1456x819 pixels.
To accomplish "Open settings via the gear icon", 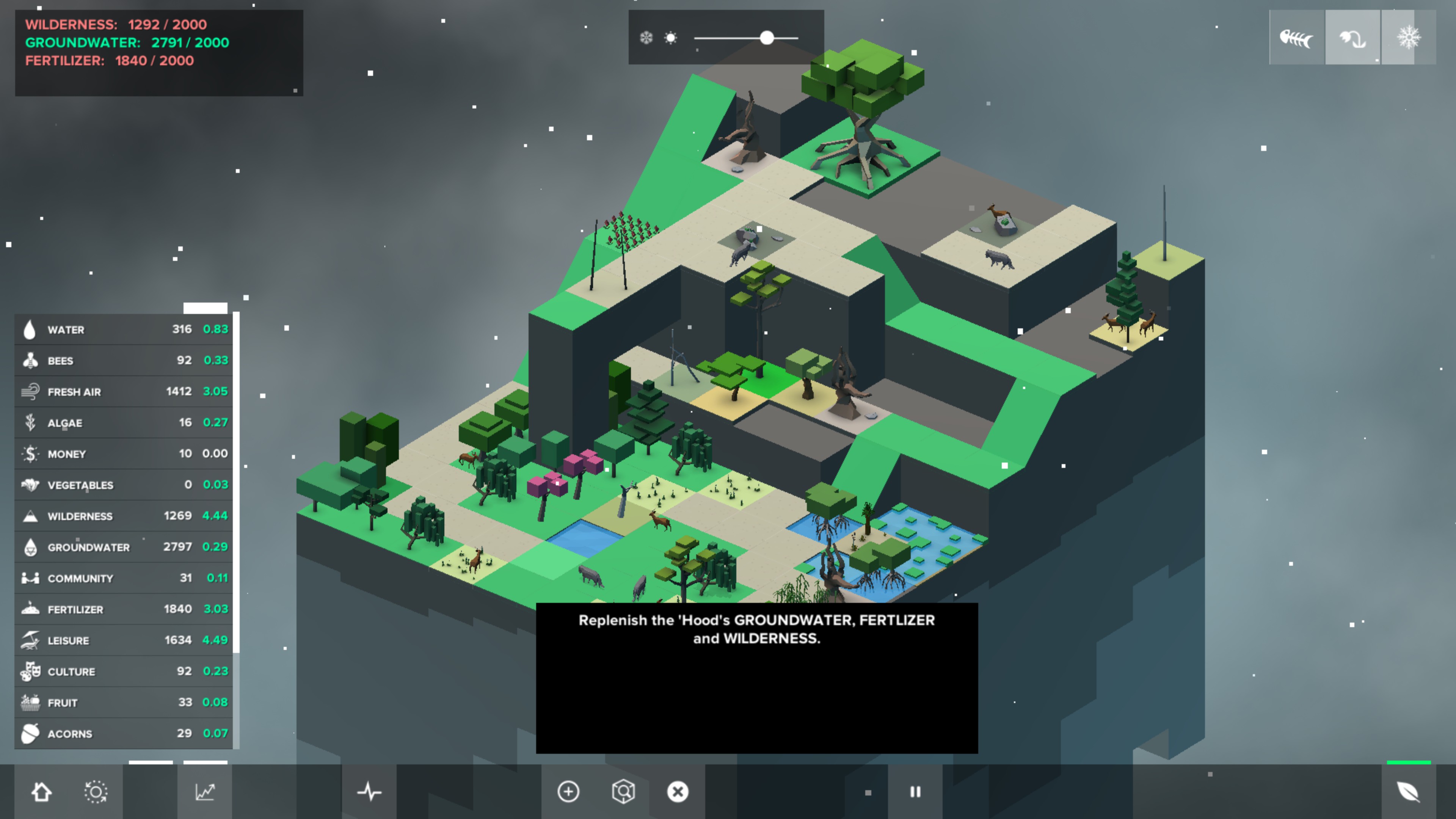I will click(x=96, y=792).
